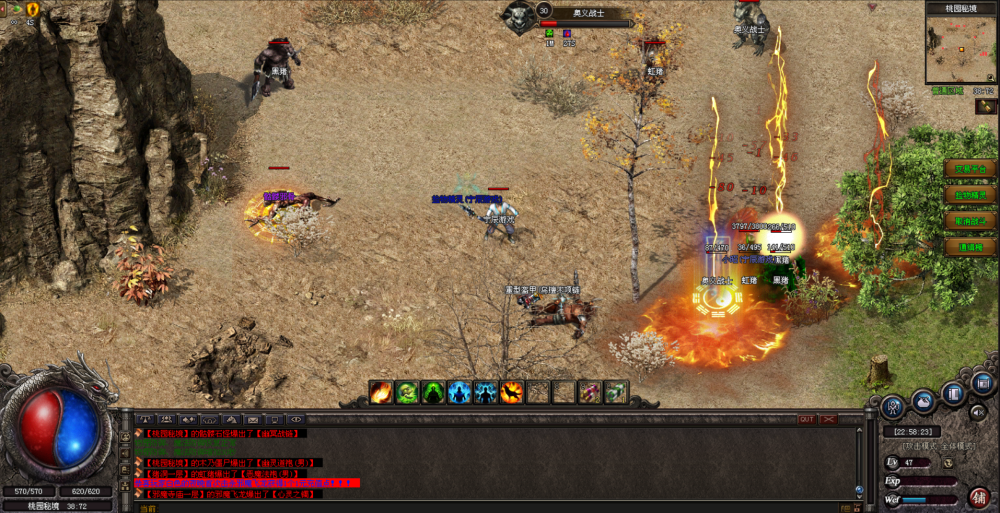
Task: Open the character figure round menu button
Action: click(x=893, y=406)
